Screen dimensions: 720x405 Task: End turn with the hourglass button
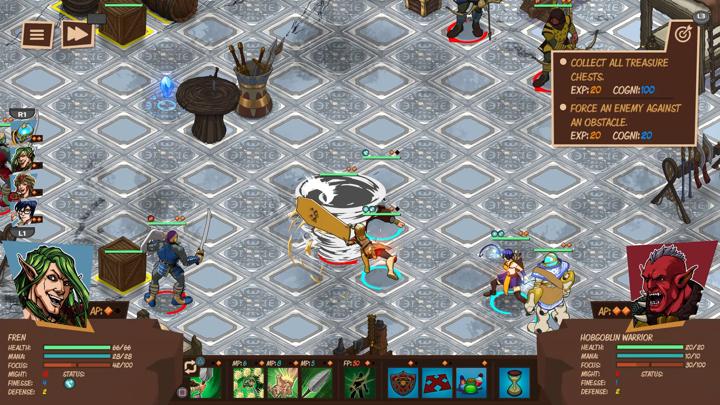point(514,383)
